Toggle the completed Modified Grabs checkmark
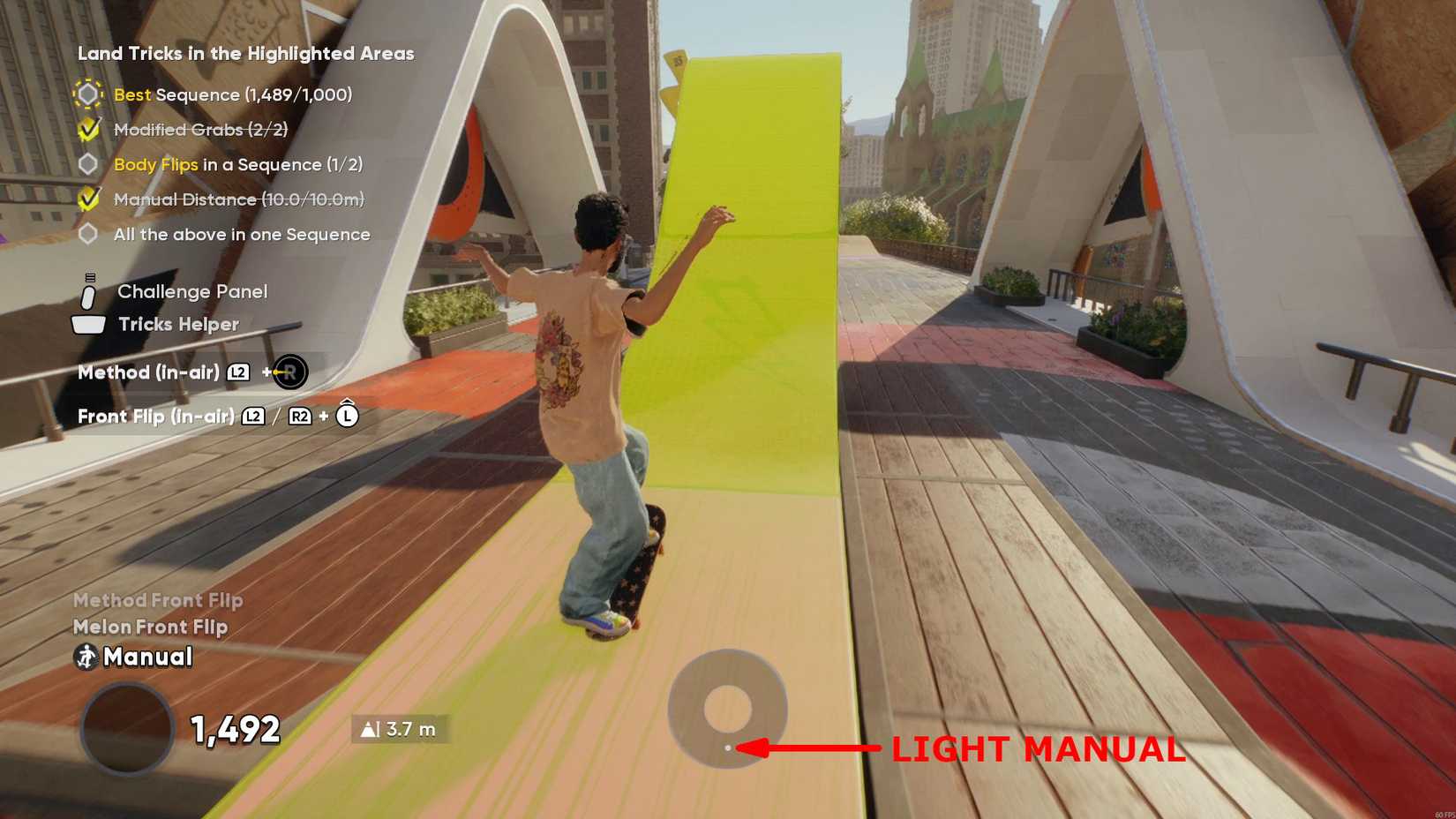Viewport: 1456px width, 819px height. point(87,129)
